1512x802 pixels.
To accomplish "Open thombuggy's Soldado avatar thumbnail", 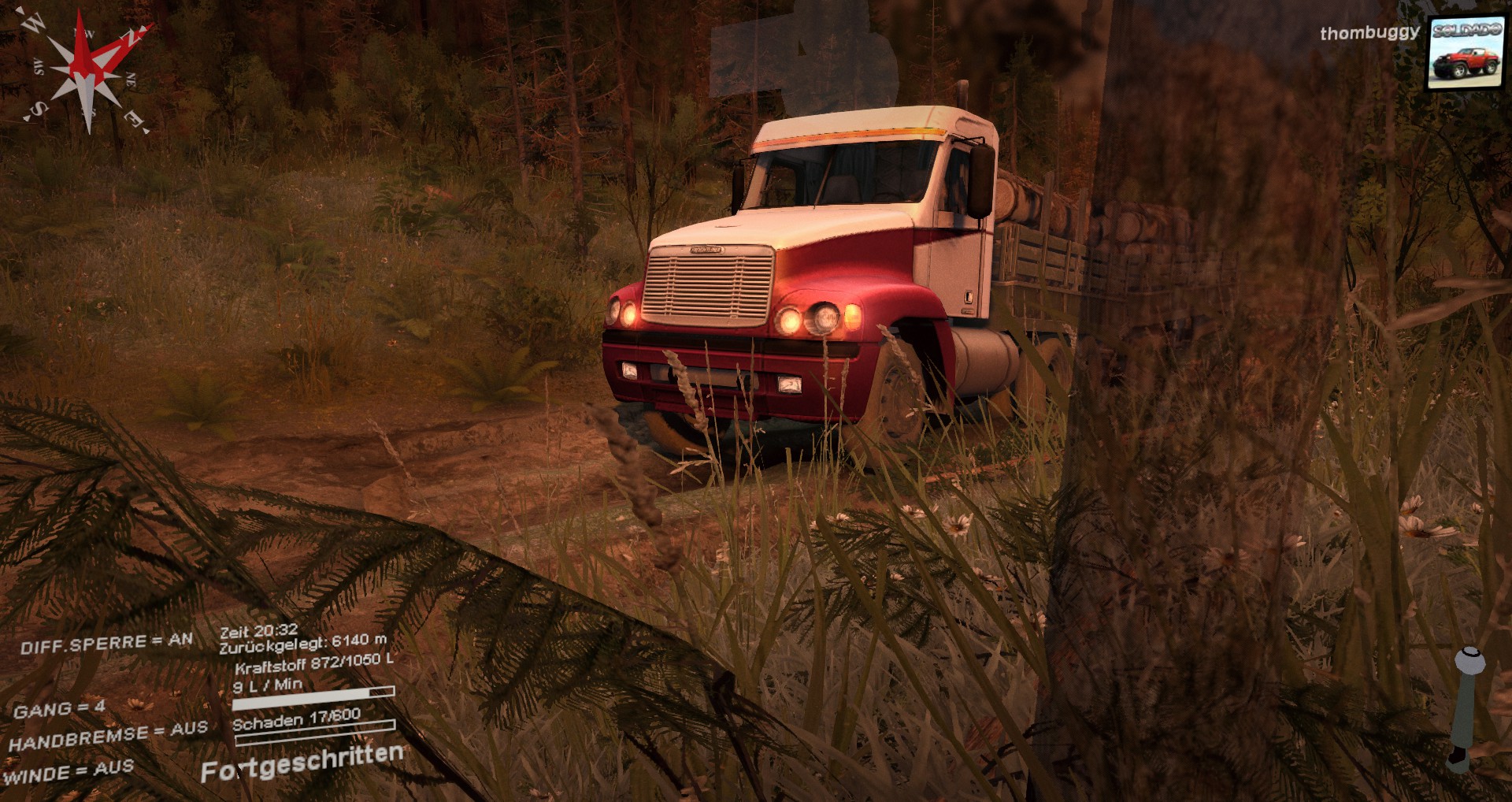I will (1466, 54).
